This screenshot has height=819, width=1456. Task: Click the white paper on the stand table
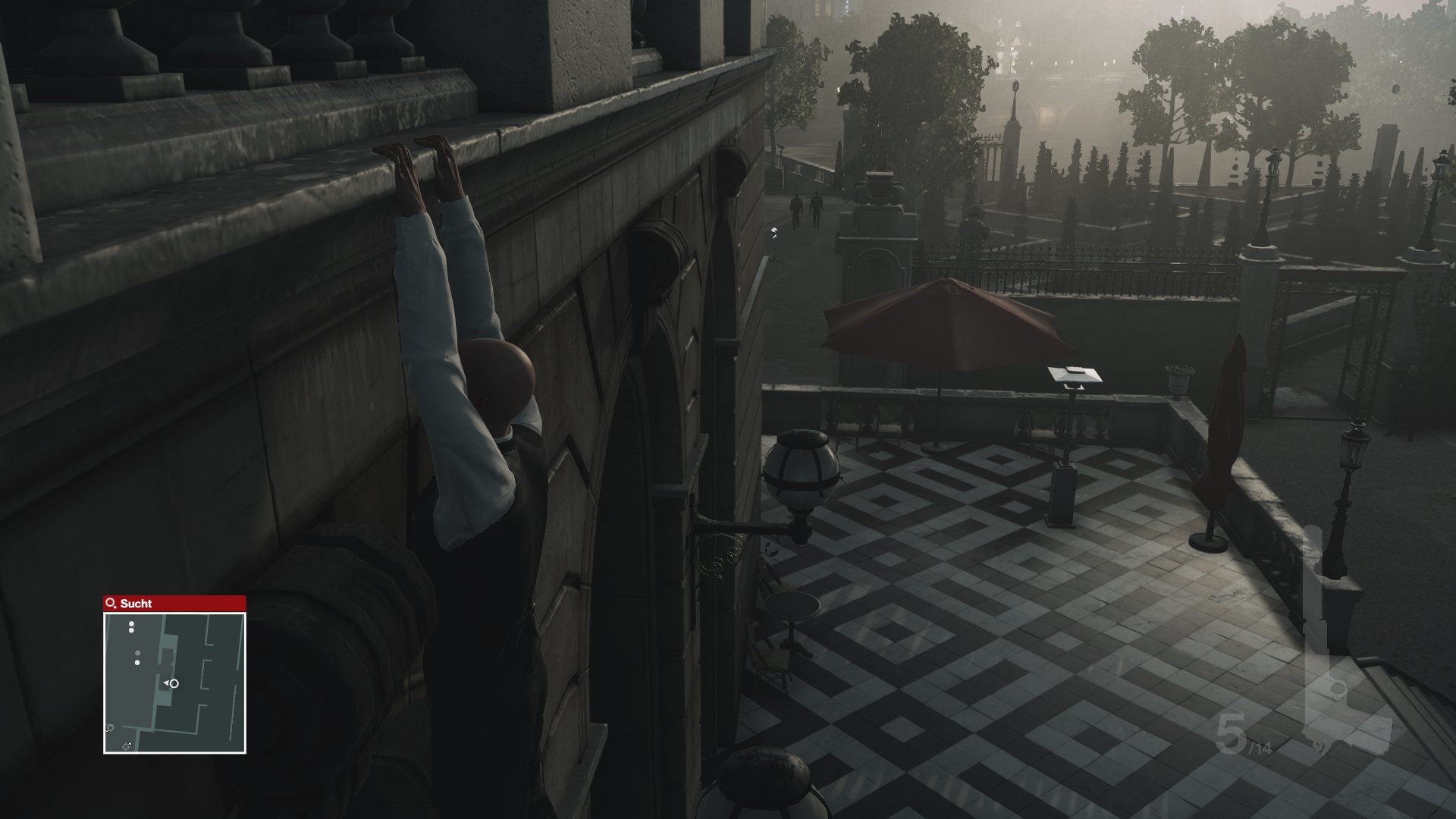pos(1072,373)
